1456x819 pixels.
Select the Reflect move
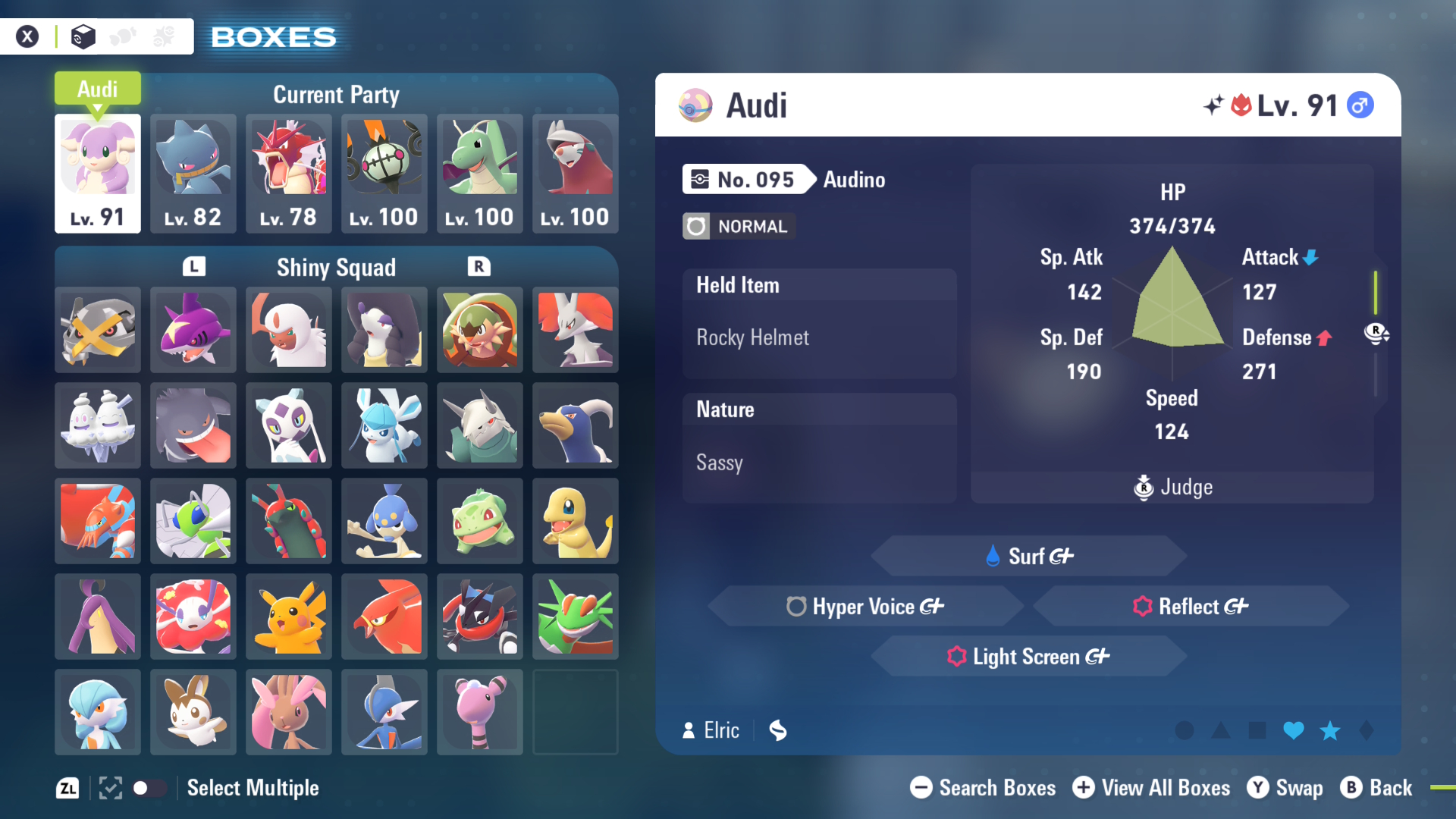(1191, 606)
